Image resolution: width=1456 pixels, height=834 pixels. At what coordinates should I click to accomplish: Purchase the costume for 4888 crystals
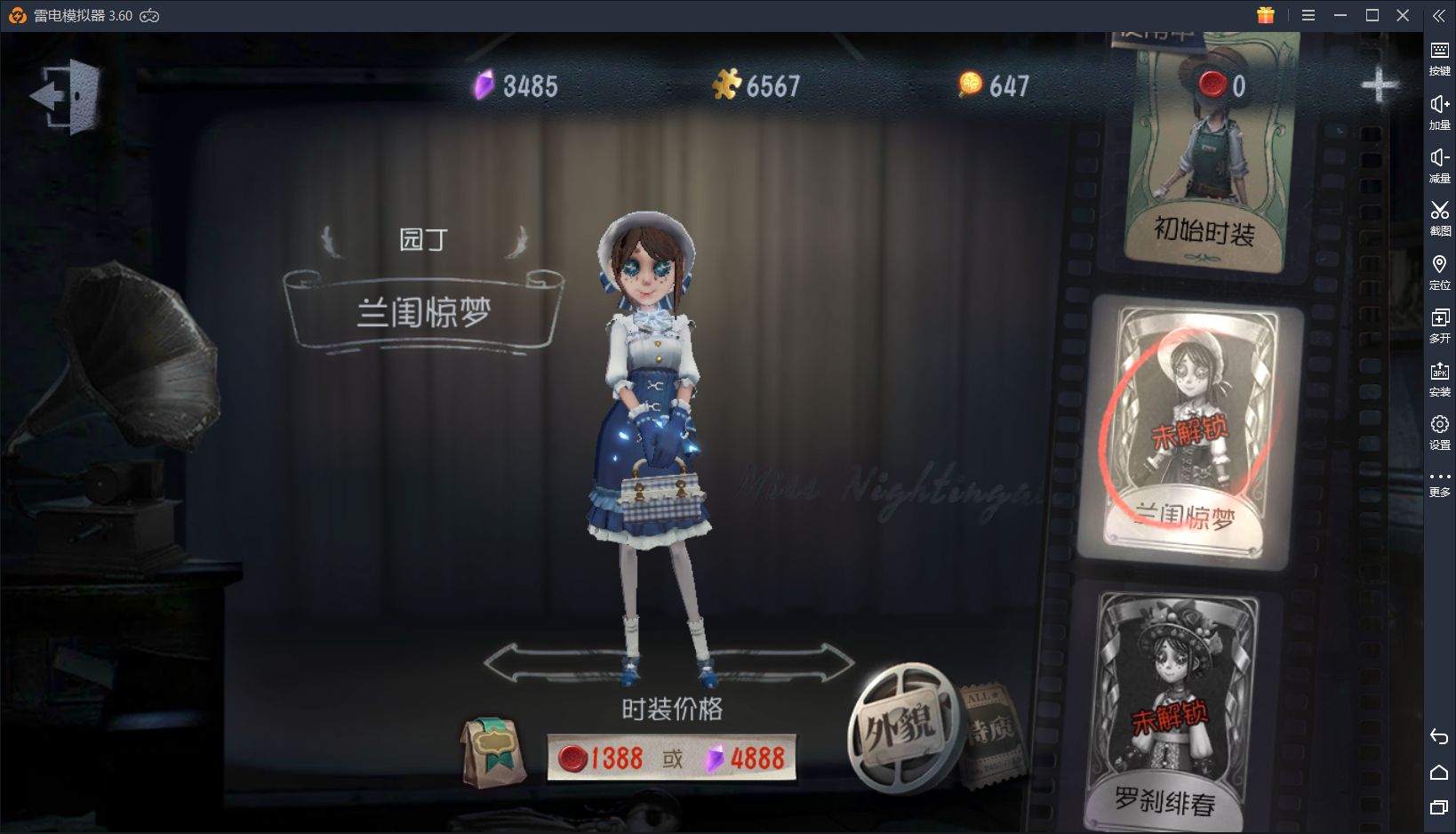pyautogui.click(x=751, y=758)
